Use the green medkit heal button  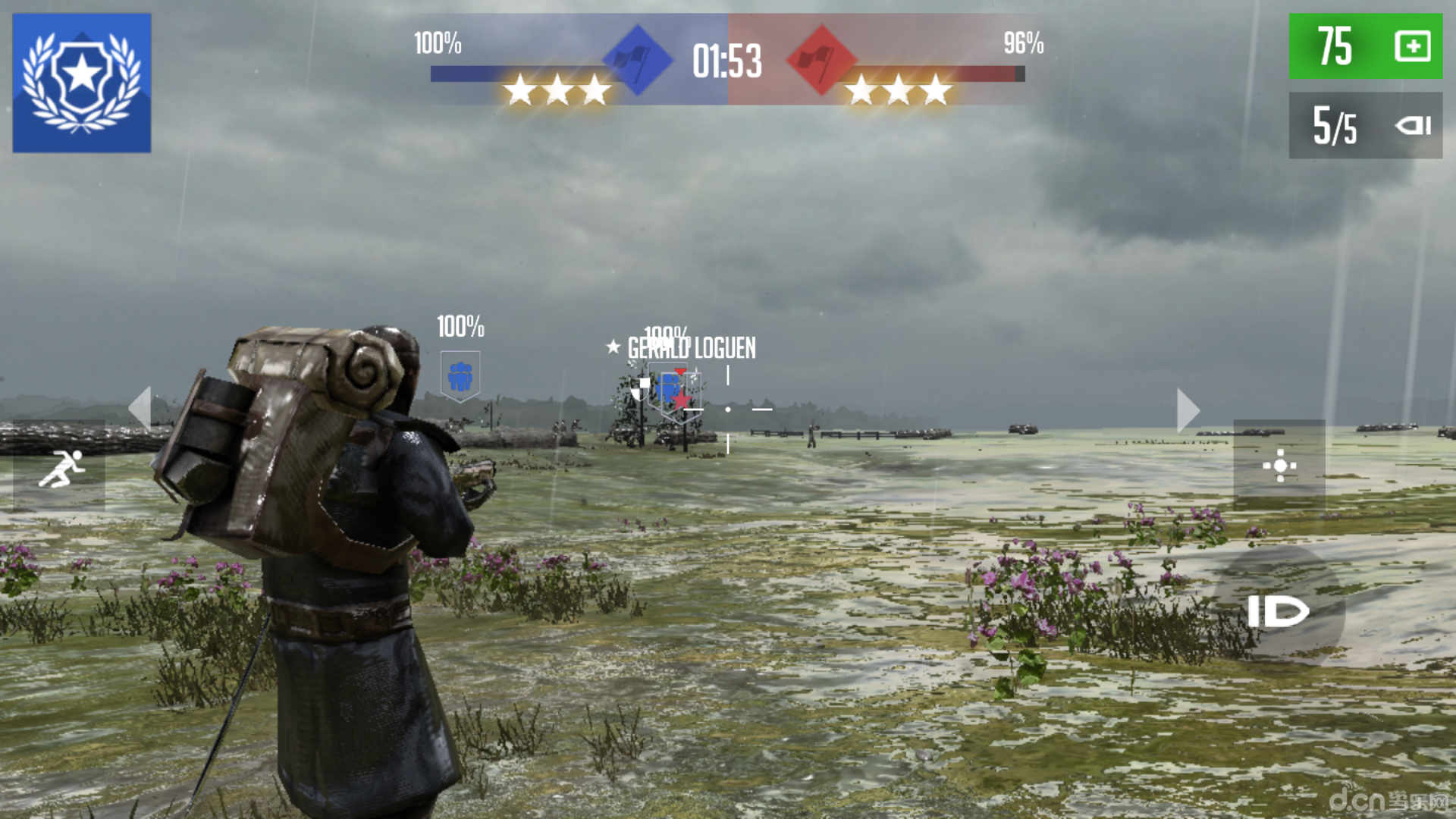[1365, 46]
